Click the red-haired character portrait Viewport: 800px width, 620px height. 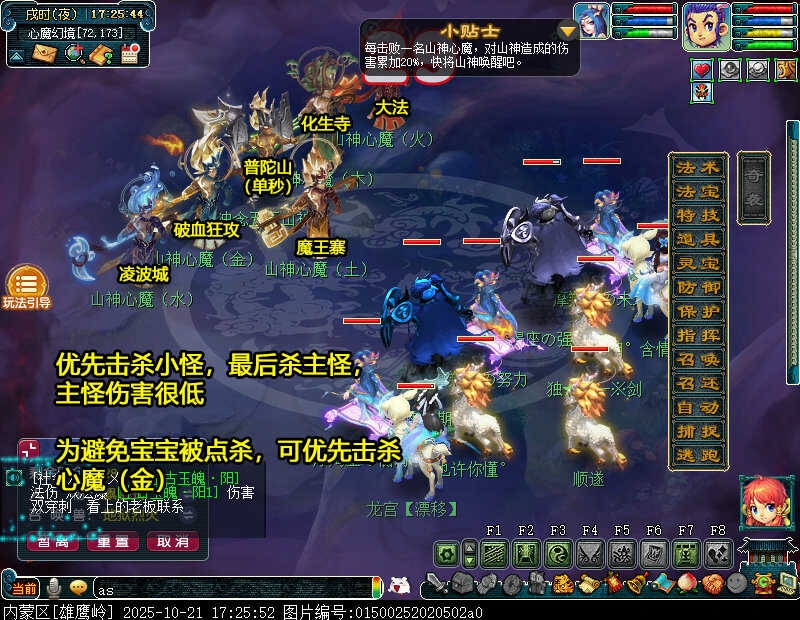[x=760, y=503]
